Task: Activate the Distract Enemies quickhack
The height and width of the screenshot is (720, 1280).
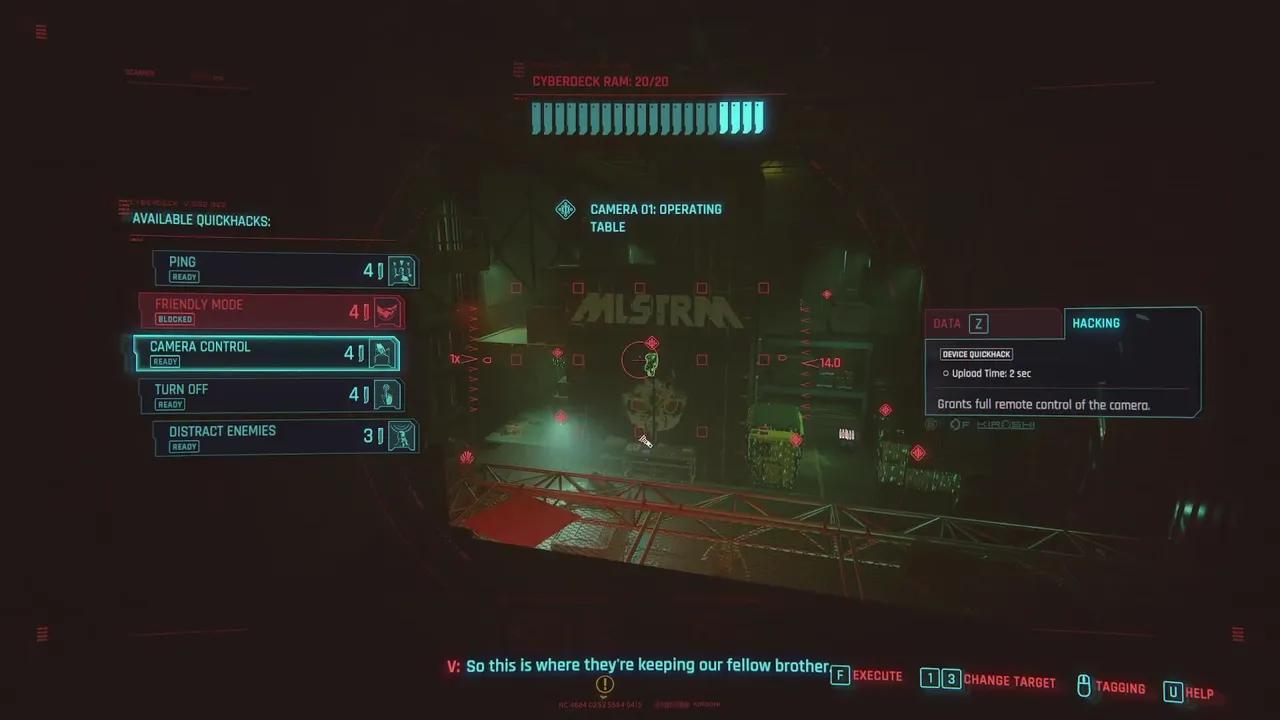Action: (x=284, y=437)
